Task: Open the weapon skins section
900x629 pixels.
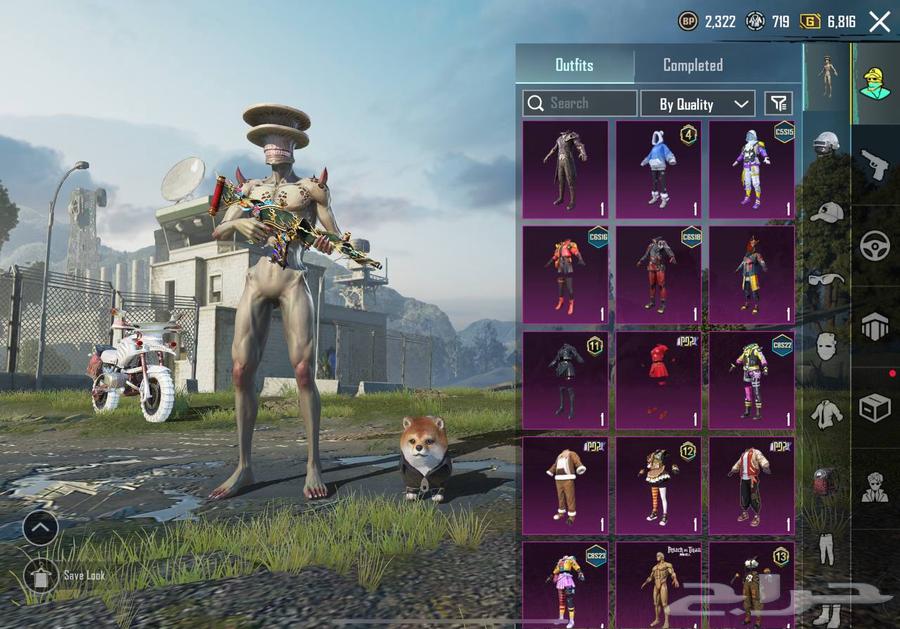Action: (875, 165)
